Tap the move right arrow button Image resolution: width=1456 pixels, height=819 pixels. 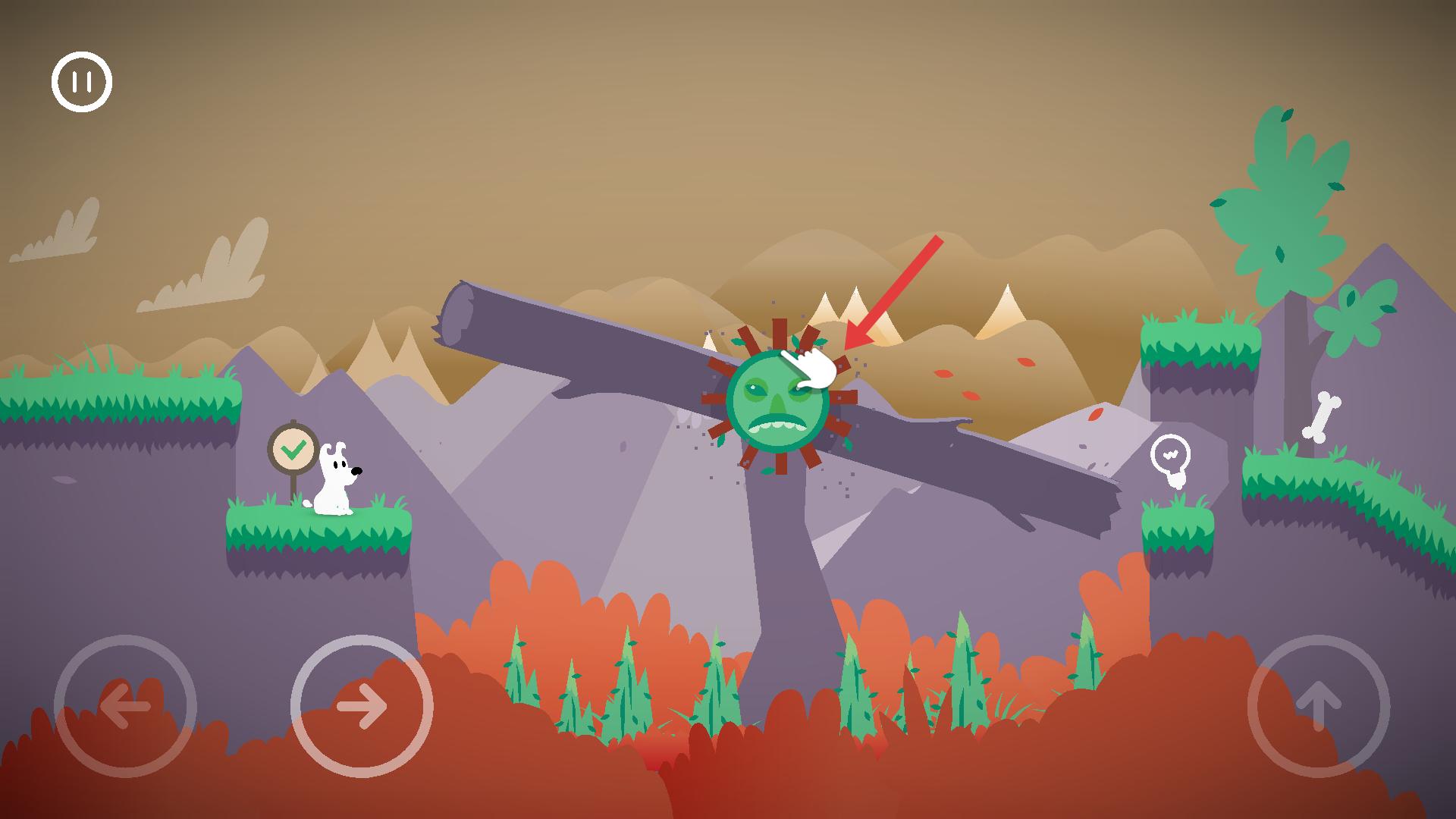362,706
